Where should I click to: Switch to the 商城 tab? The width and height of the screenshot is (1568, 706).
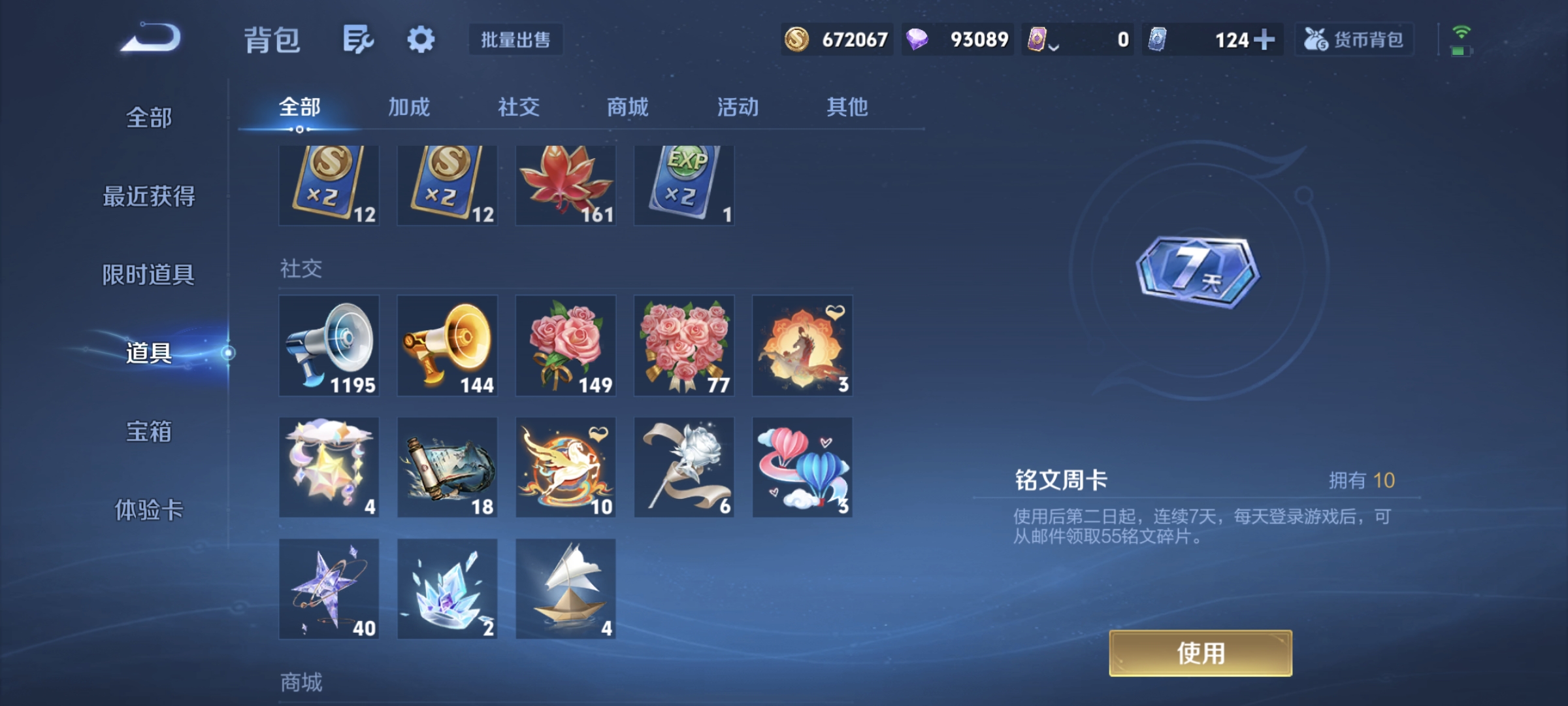627,108
